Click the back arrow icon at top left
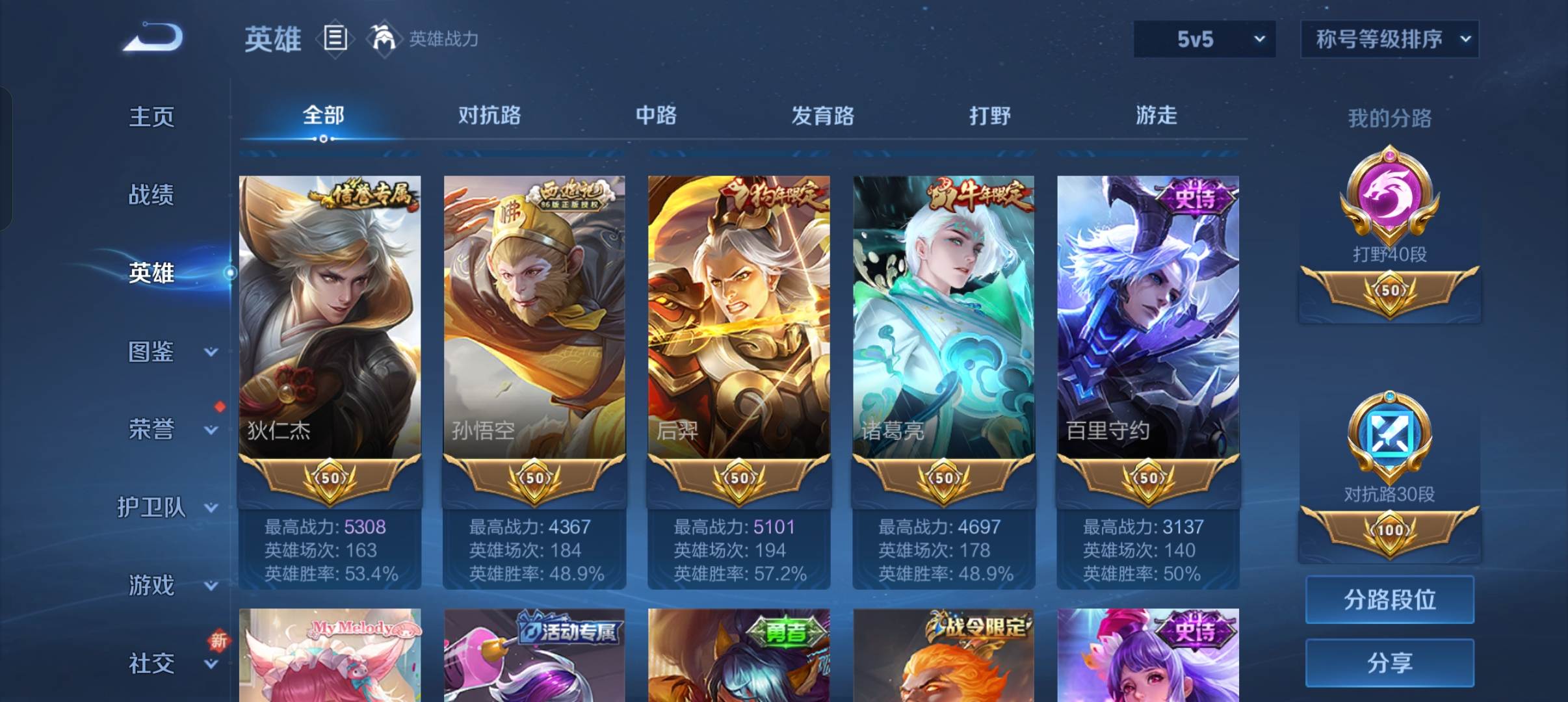Screen dimensions: 1568x702 click(x=154, y=38)
